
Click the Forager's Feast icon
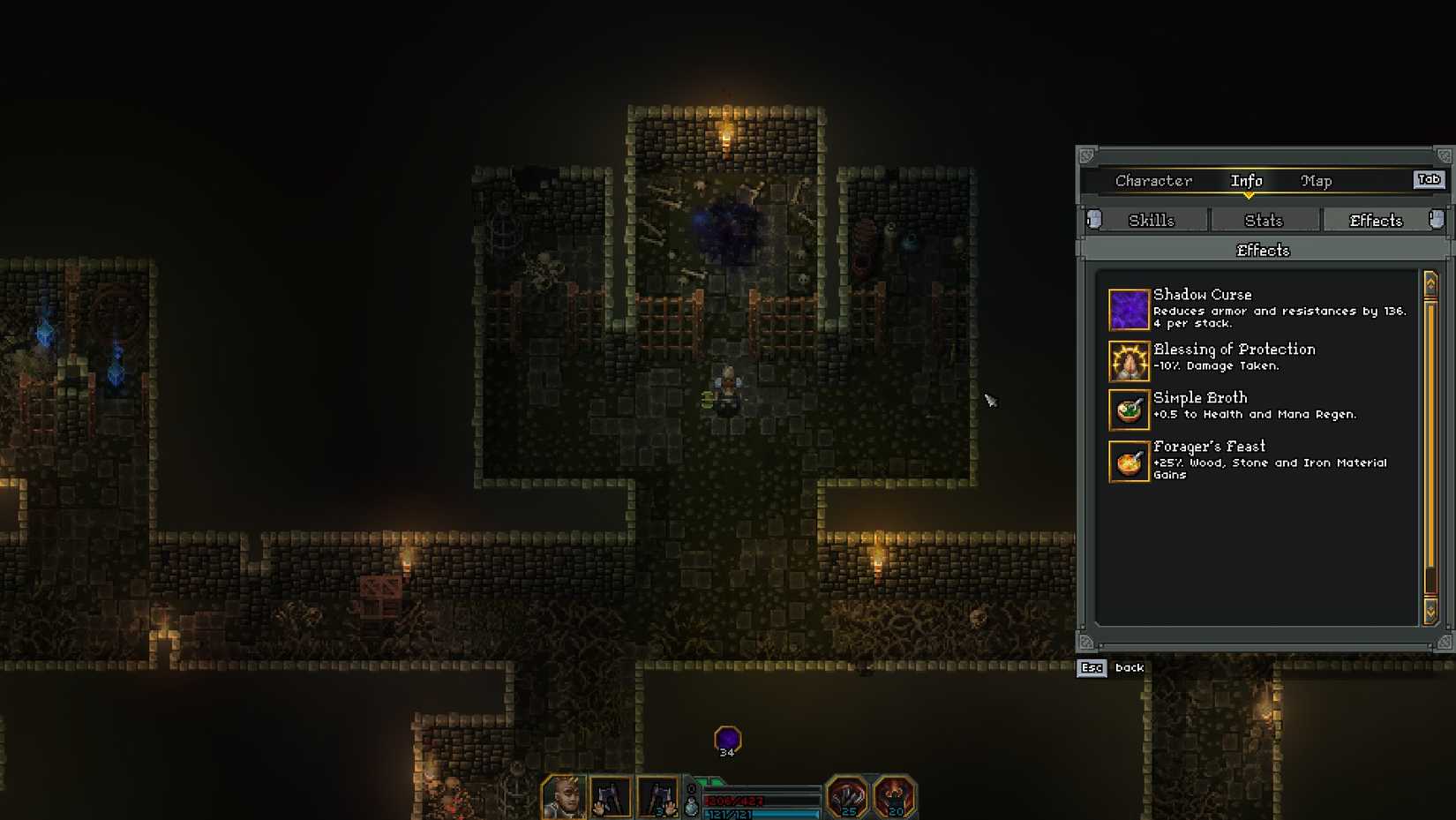(1128, 459)
